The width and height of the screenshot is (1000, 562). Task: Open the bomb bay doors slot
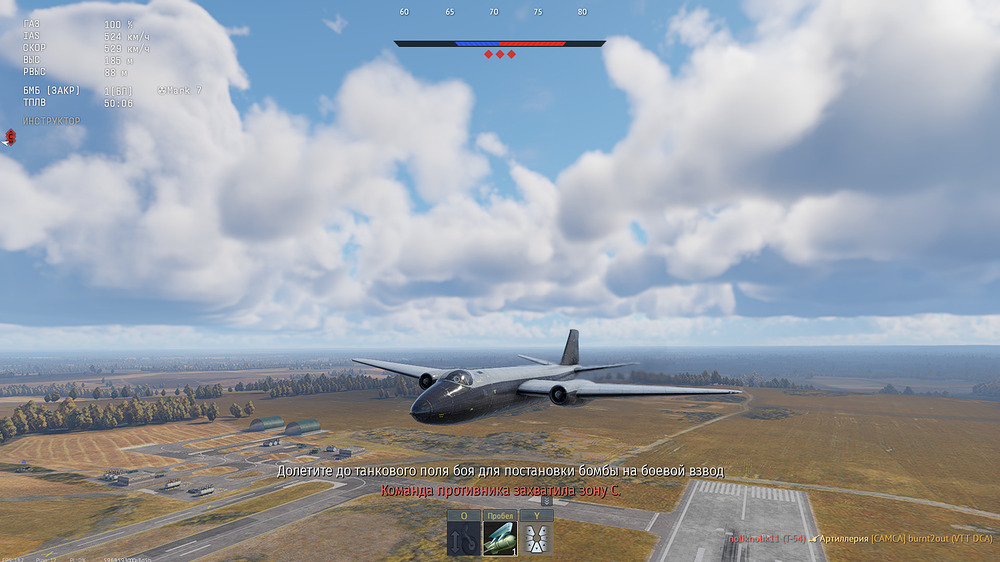pyautogui.click(x=536, y=538)
